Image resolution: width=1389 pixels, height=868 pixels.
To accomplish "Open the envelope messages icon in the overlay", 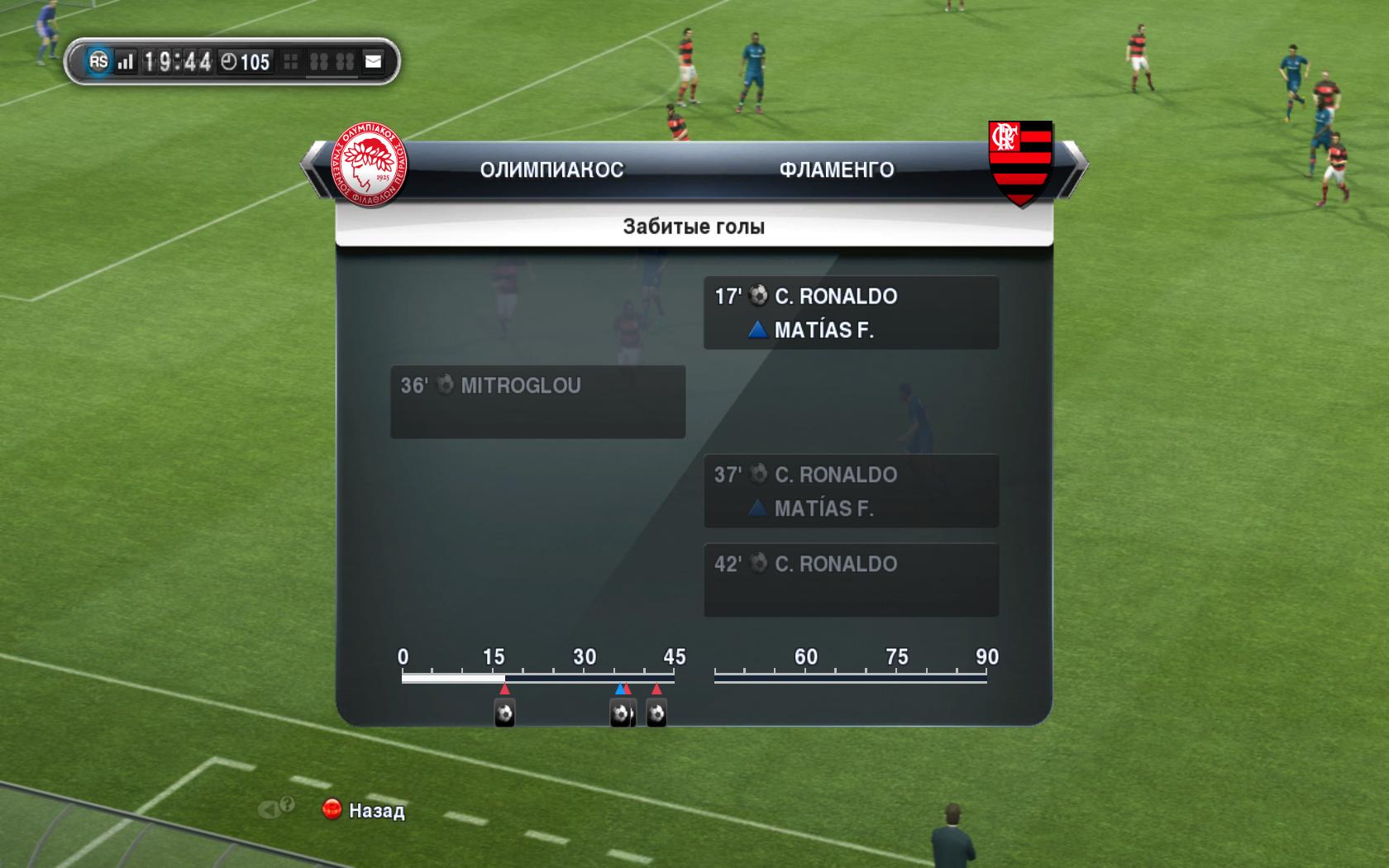I will [374, 61].
